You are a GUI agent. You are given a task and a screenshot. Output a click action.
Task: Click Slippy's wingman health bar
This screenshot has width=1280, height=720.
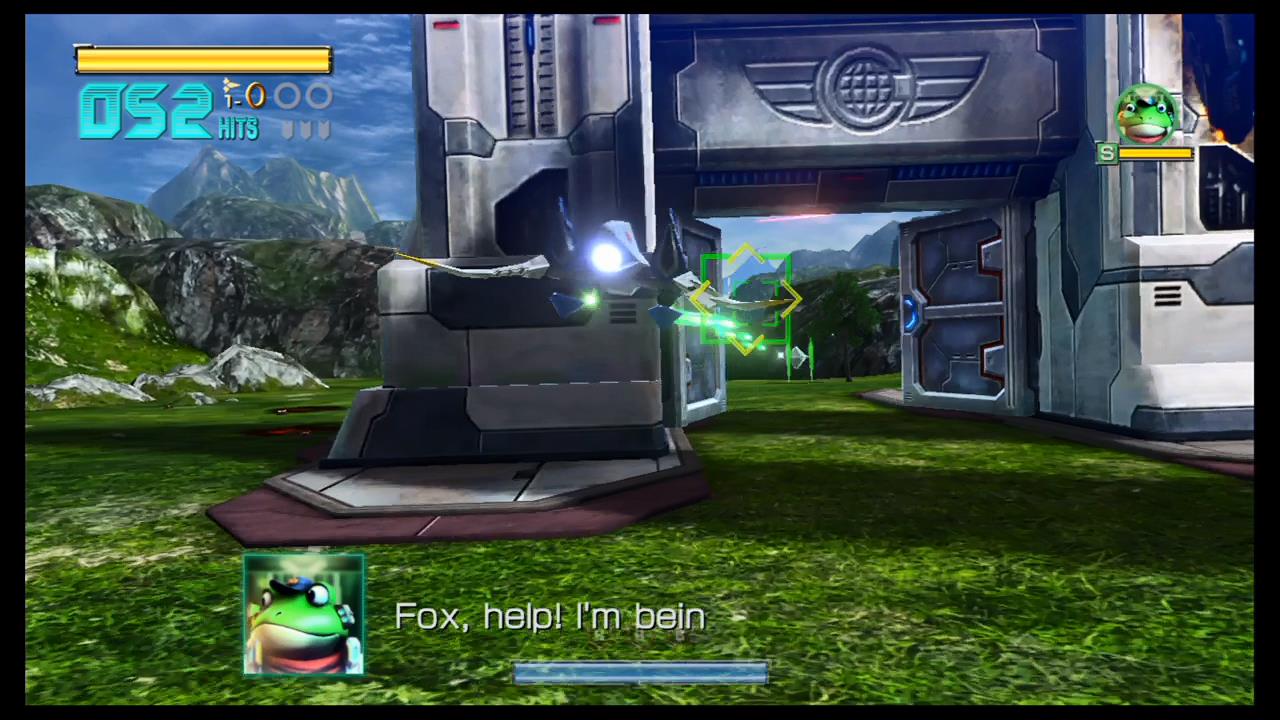tap(1156, 153)
